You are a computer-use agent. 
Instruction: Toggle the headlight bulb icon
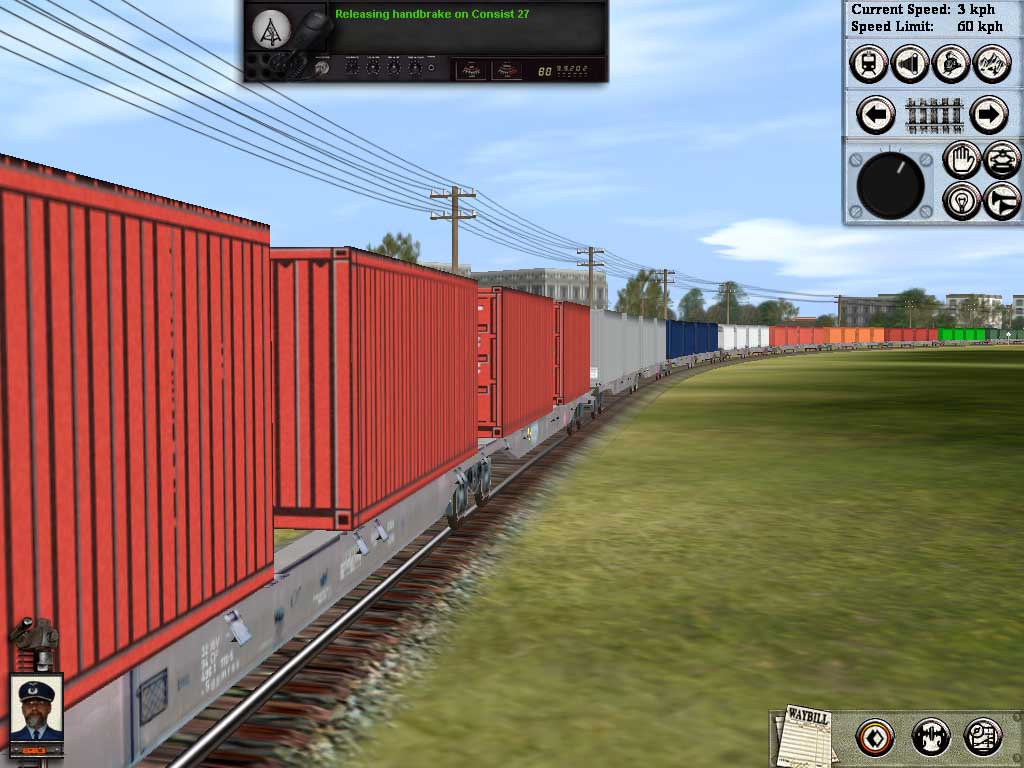point(962,201)
